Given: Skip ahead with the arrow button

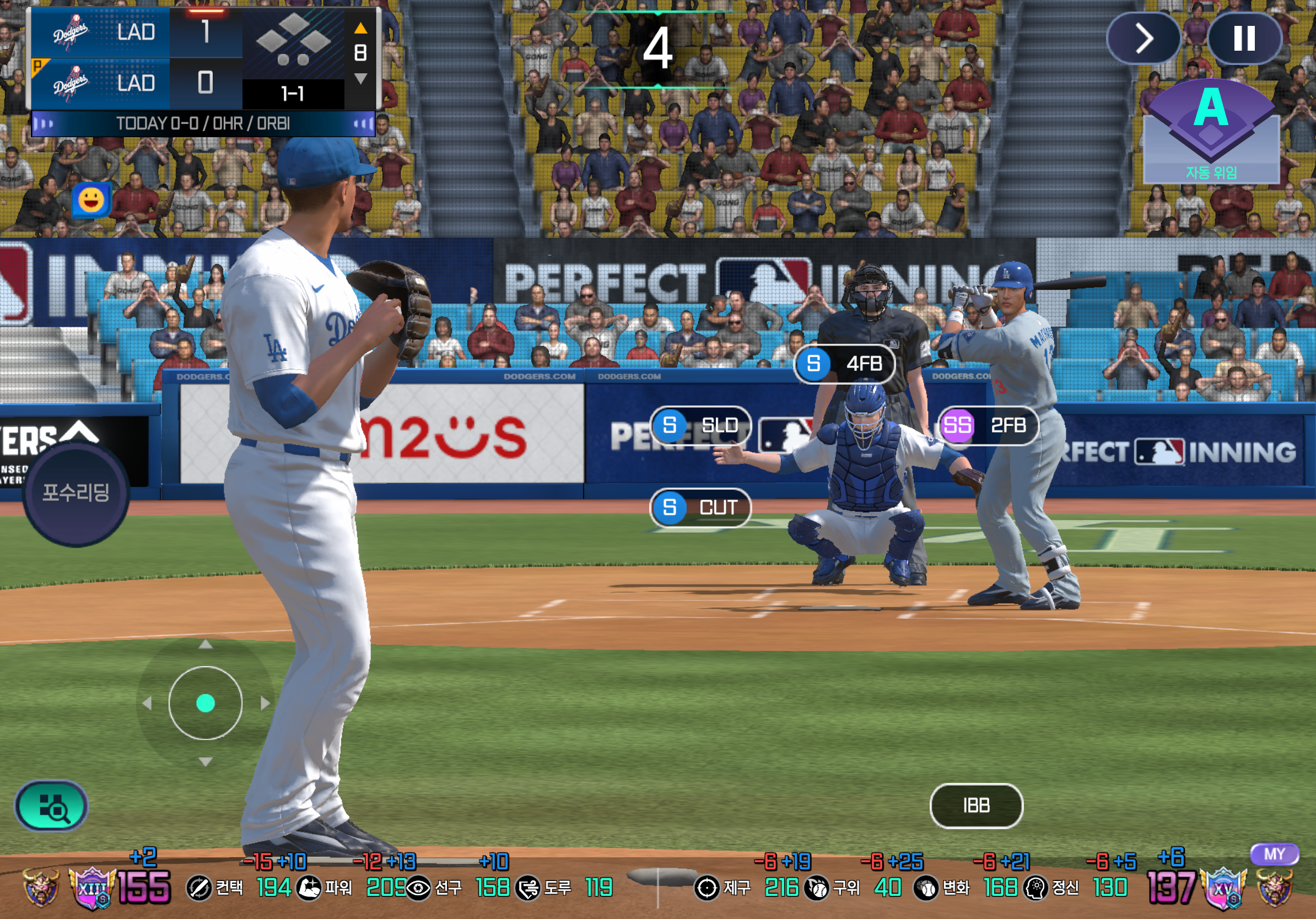Looking at the screenshot, I should [1143, 39].
